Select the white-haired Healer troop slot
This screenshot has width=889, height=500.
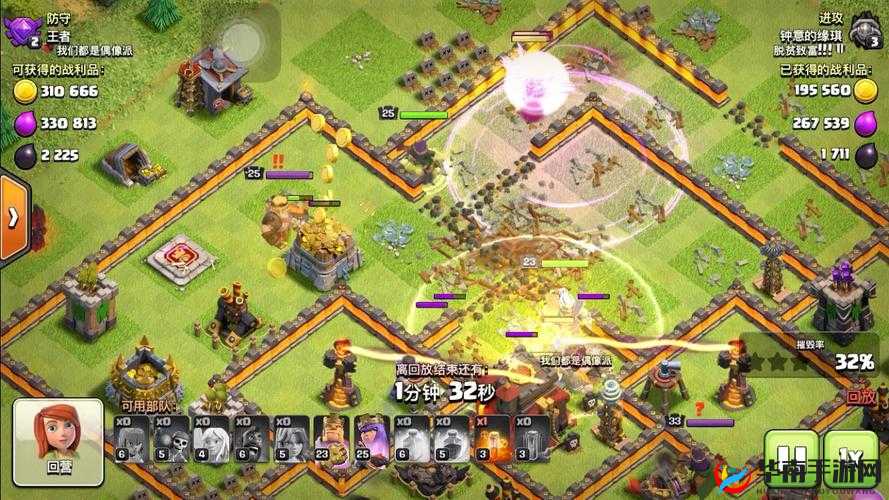click(x=207, y=440)
